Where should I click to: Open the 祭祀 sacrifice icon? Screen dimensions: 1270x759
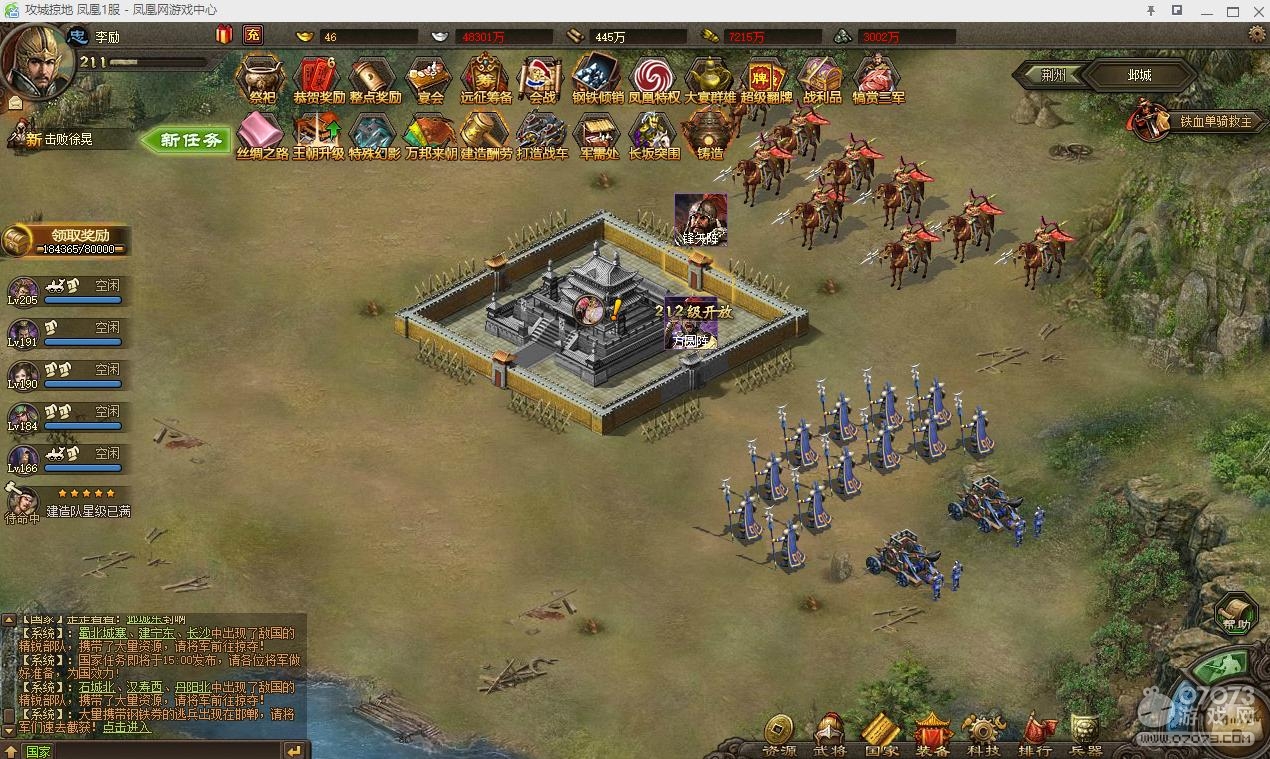tap(262, 78)
